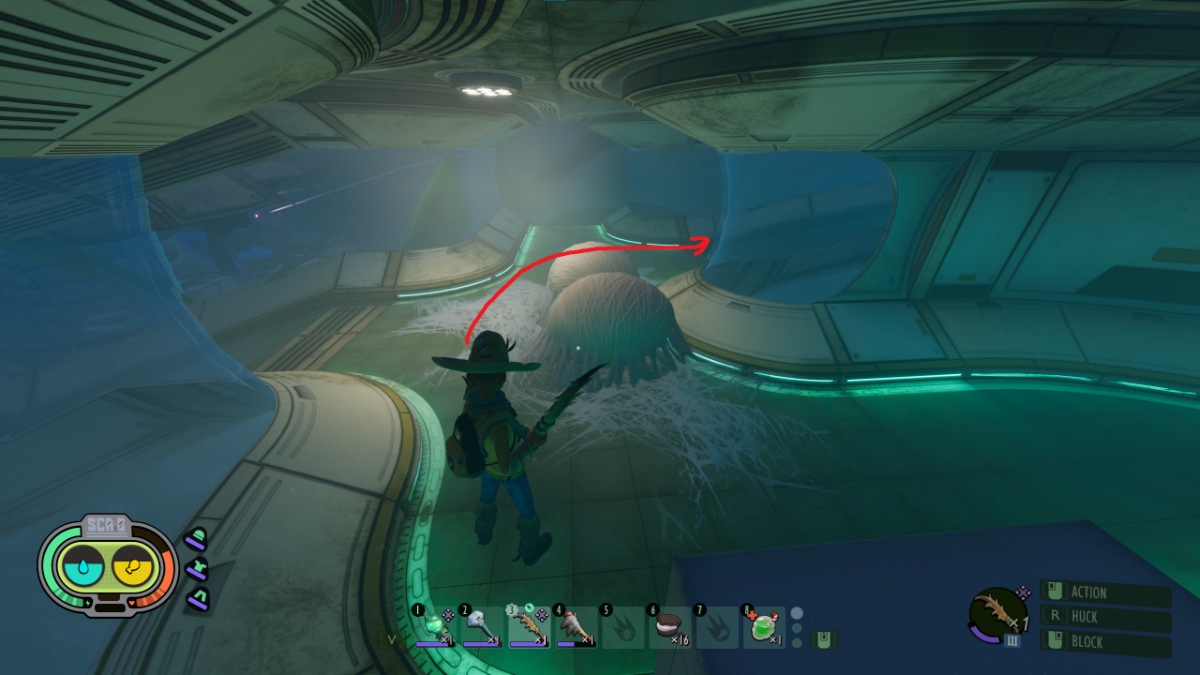Image resolution: width=1200 pixels, height=675 pixels.
Task: Equip the red-topped axe in hotbar slot 4
Action: [x=574, y=626]
